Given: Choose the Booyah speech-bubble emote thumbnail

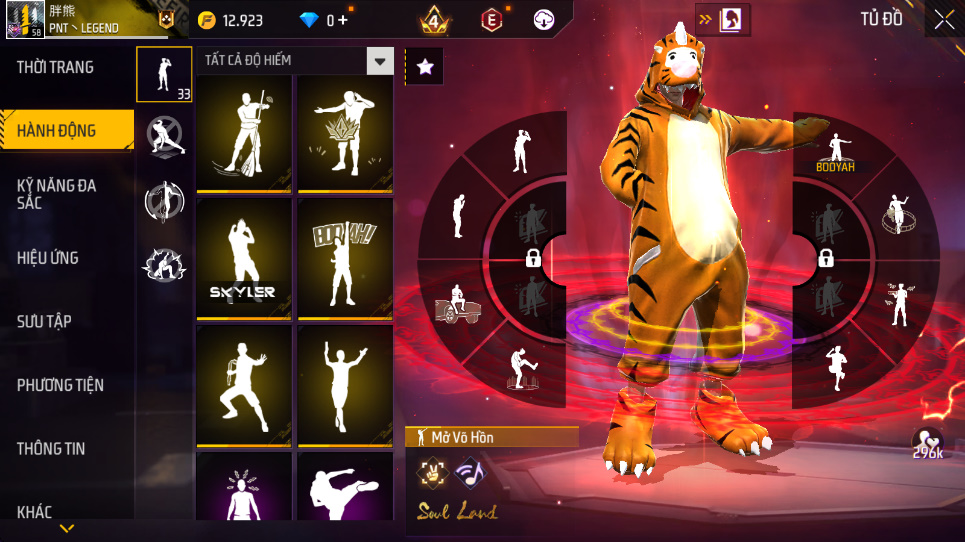Looking at the screenshot, I should pos(344,257).
